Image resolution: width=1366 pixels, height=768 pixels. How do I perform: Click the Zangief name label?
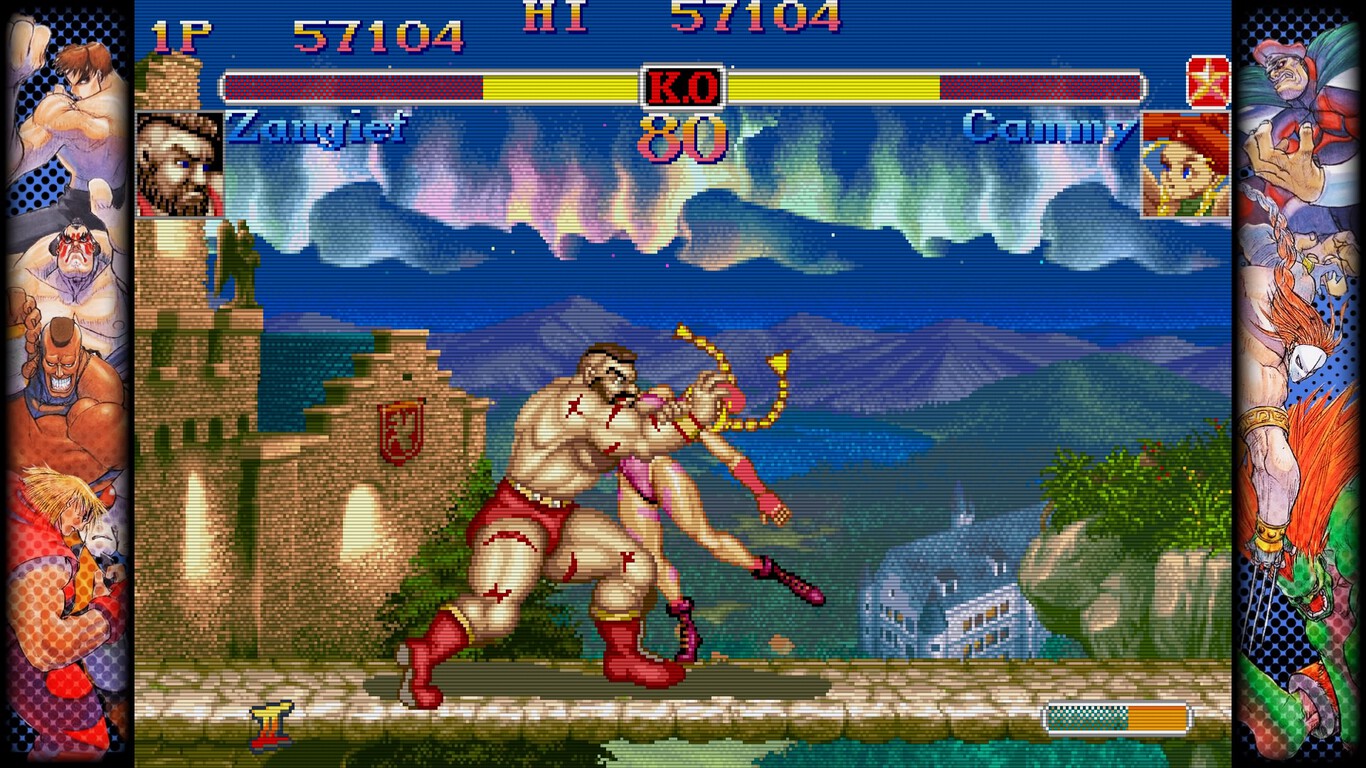coord(317,125)
